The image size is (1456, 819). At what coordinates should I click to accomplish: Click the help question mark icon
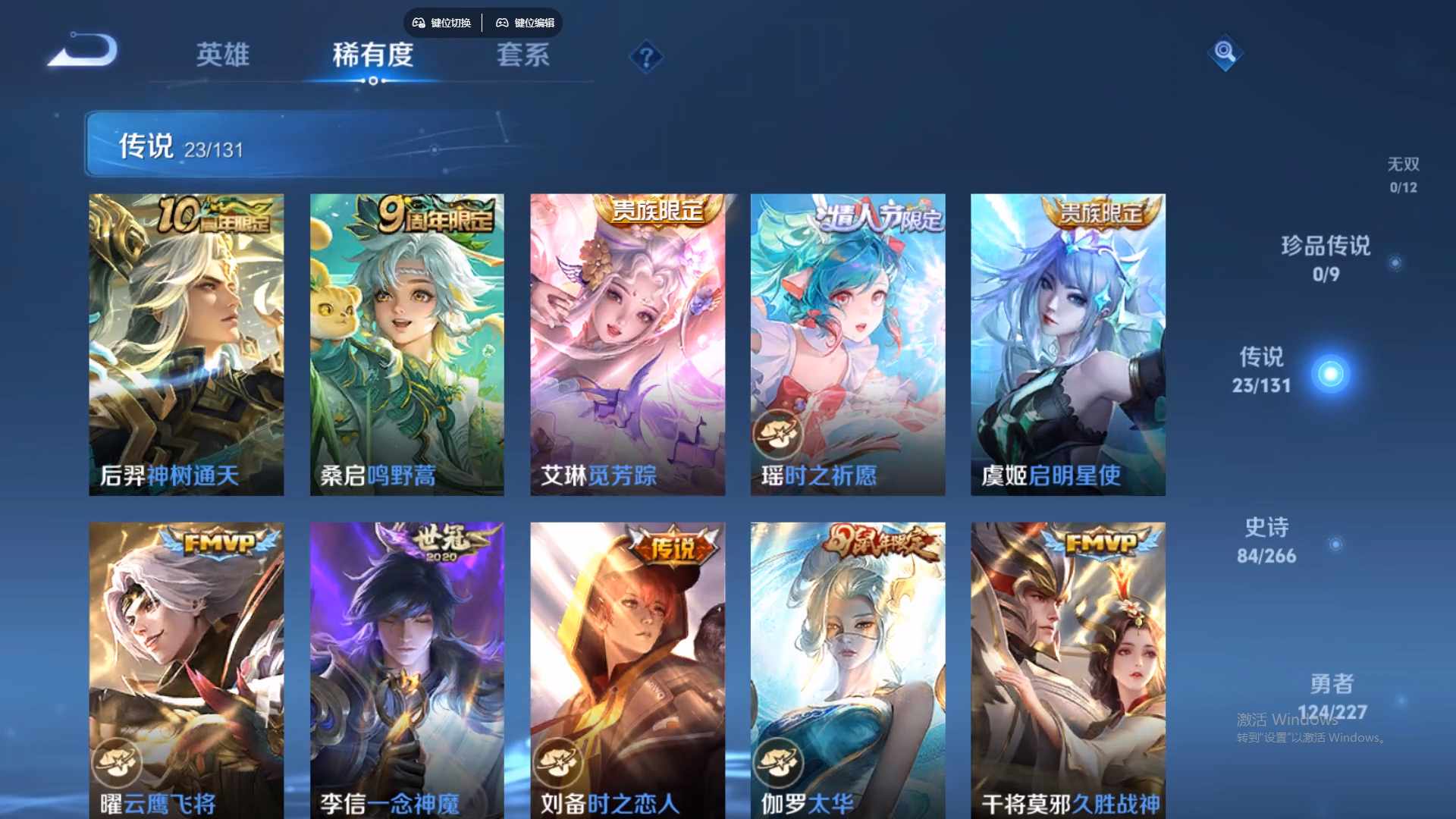(x=645, y=57)
